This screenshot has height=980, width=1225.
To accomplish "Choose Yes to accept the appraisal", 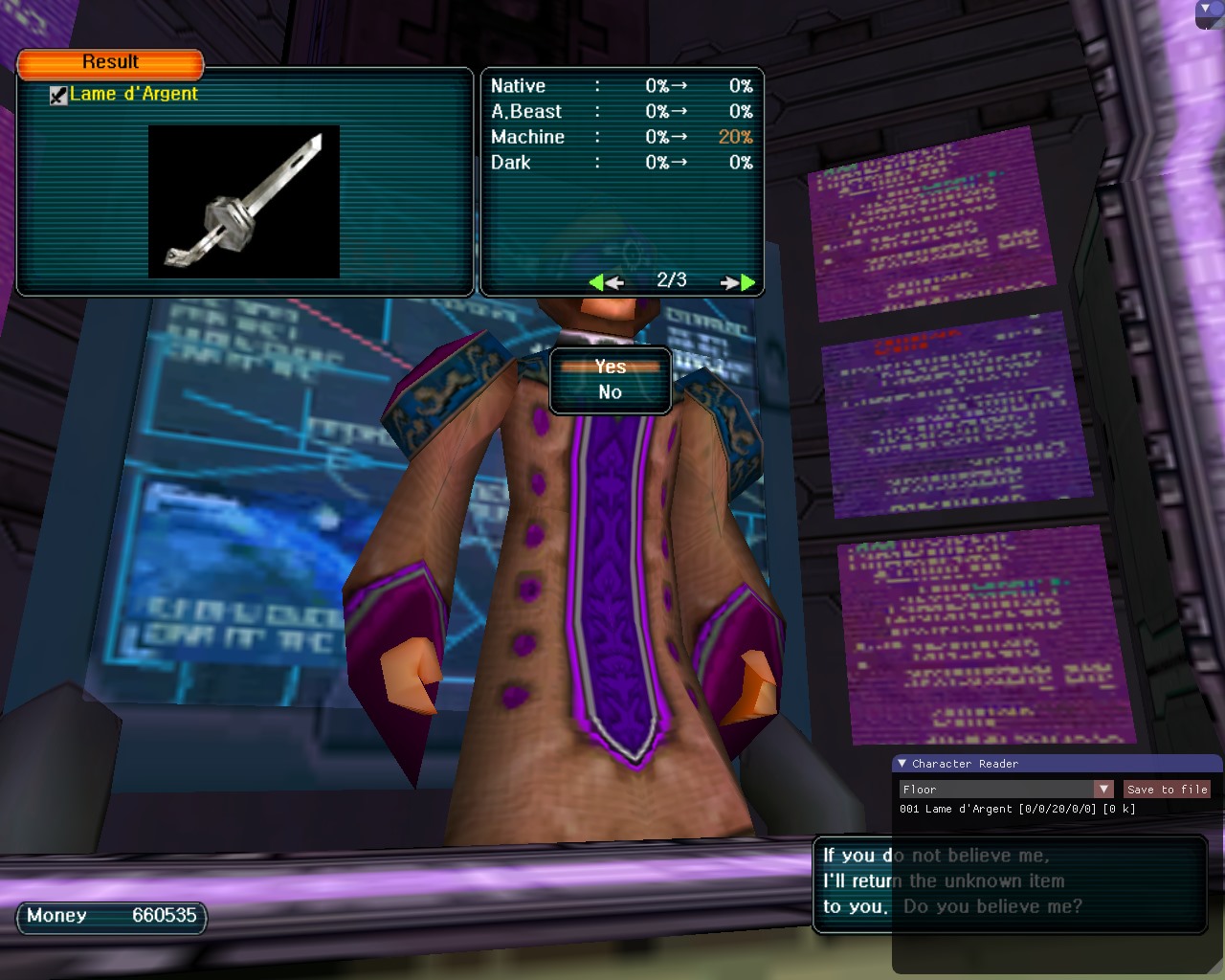I will pos(611,367).
